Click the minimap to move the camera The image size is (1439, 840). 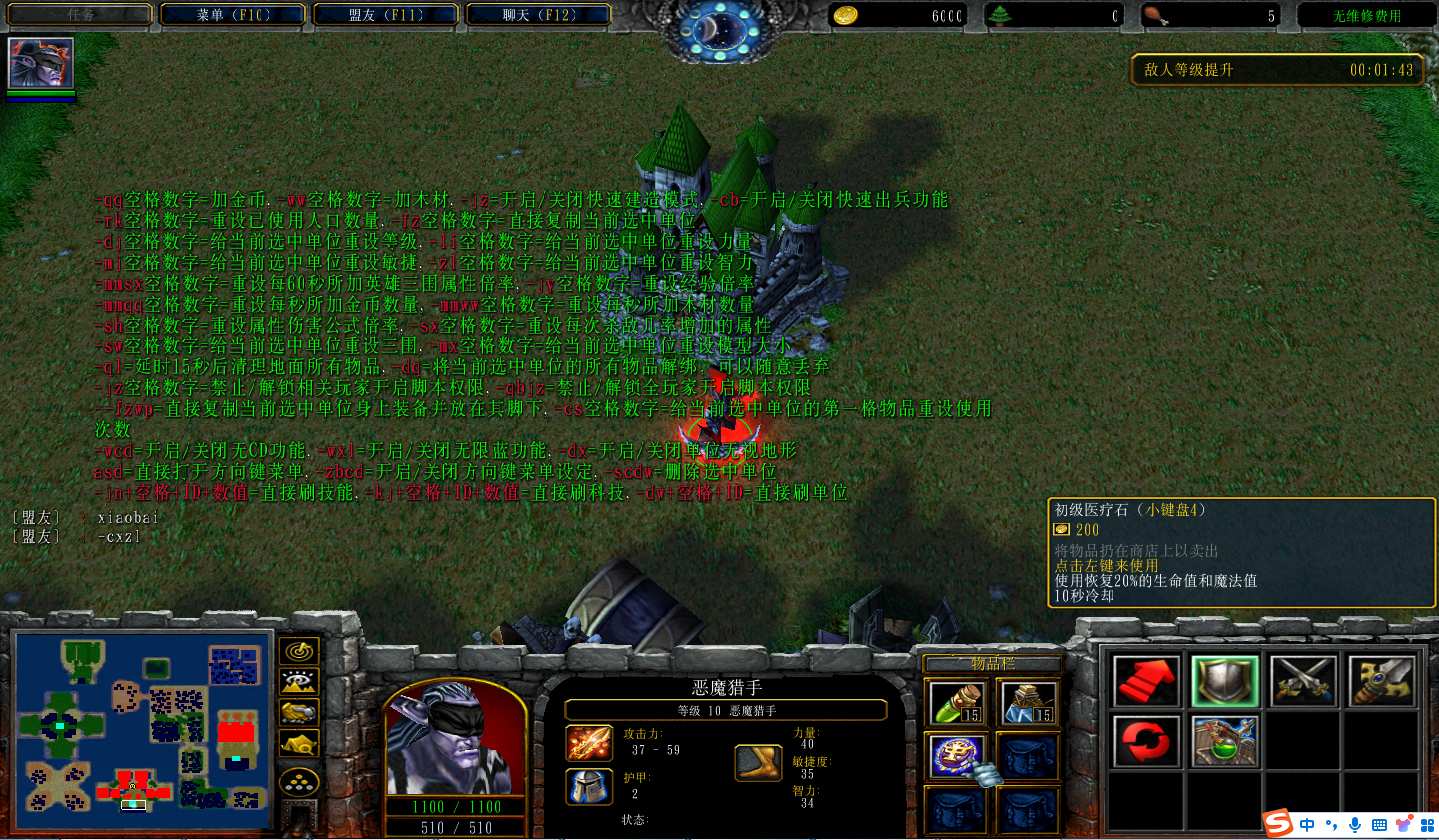(x=142, y=720)
